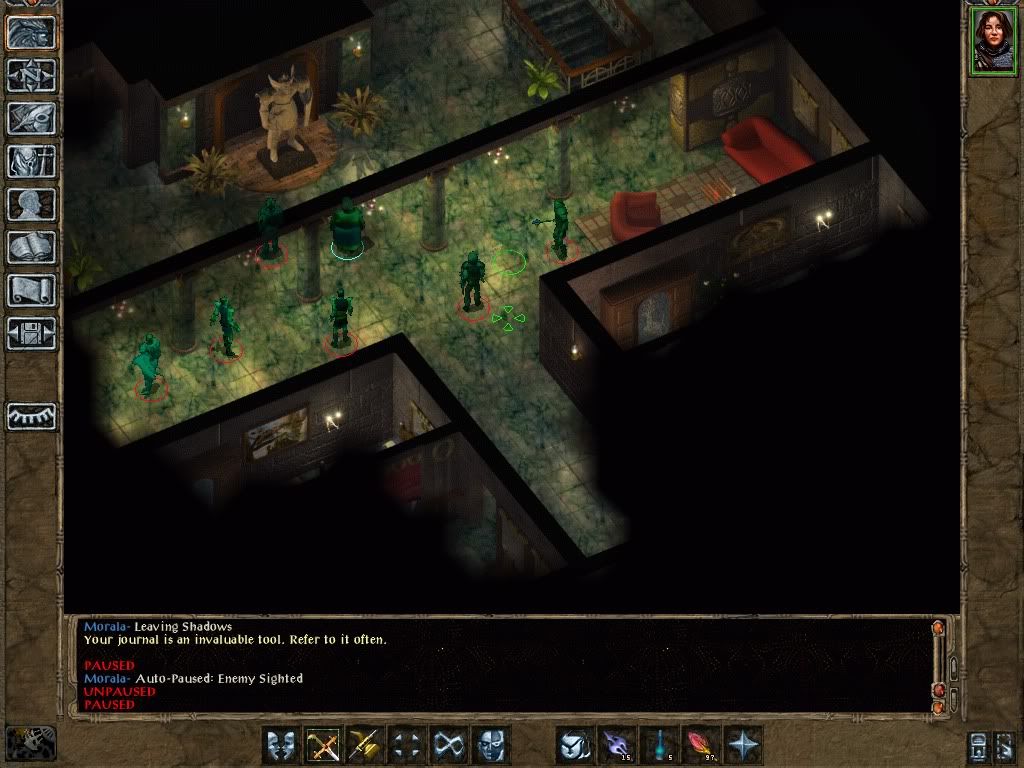Use the purple item with 15 charges
The image size is (1024, 768).
pos(617,745)
